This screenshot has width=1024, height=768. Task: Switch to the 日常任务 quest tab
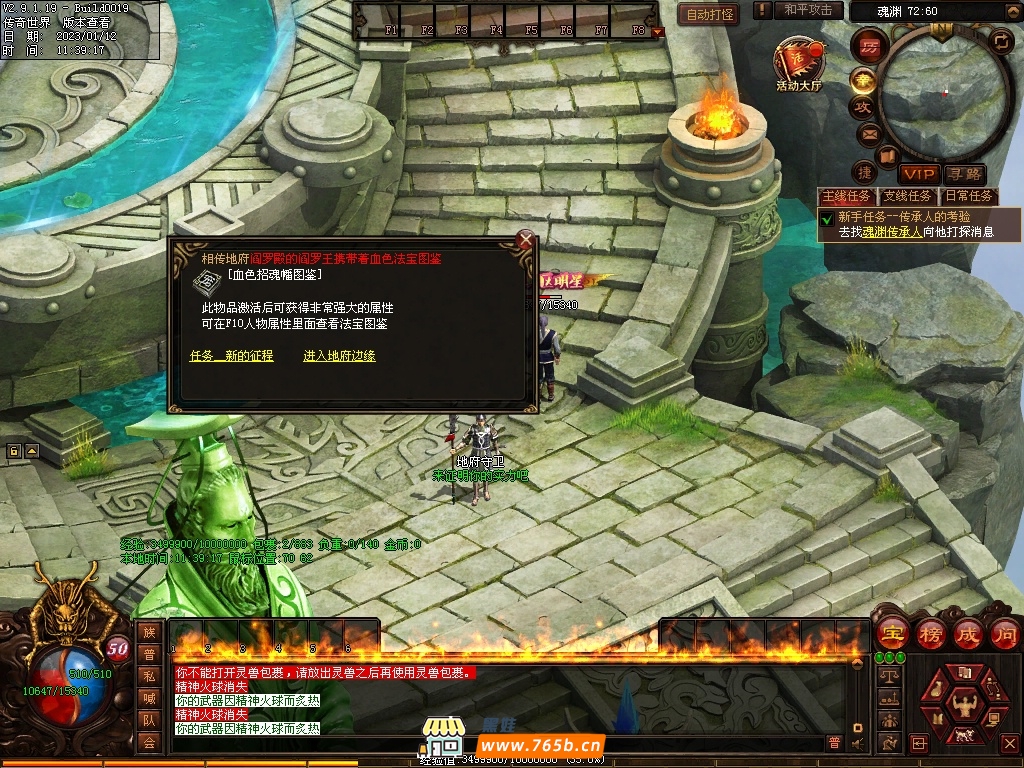(x=968, y=197)
